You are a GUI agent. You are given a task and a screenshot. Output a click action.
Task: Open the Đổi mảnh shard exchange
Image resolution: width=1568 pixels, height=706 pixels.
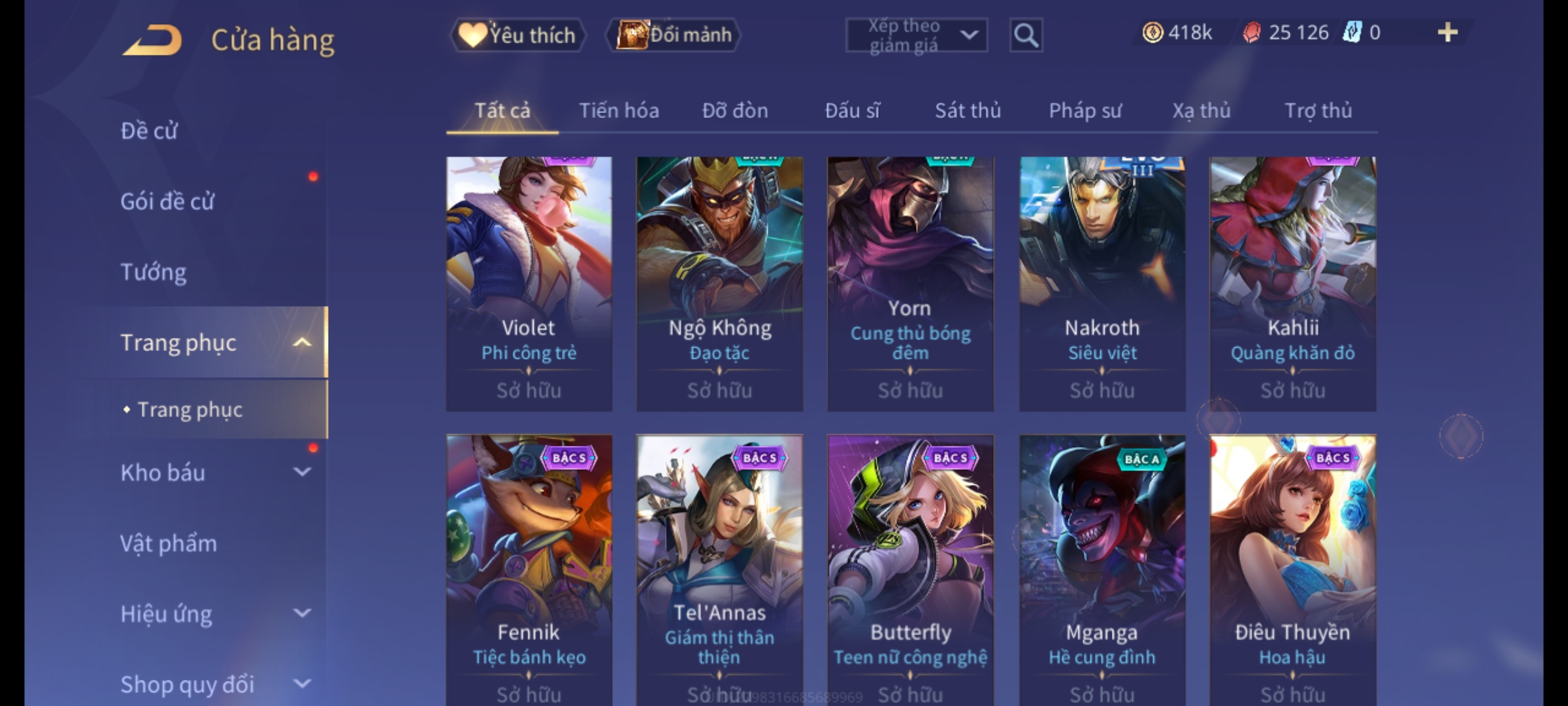pos(674,35)
